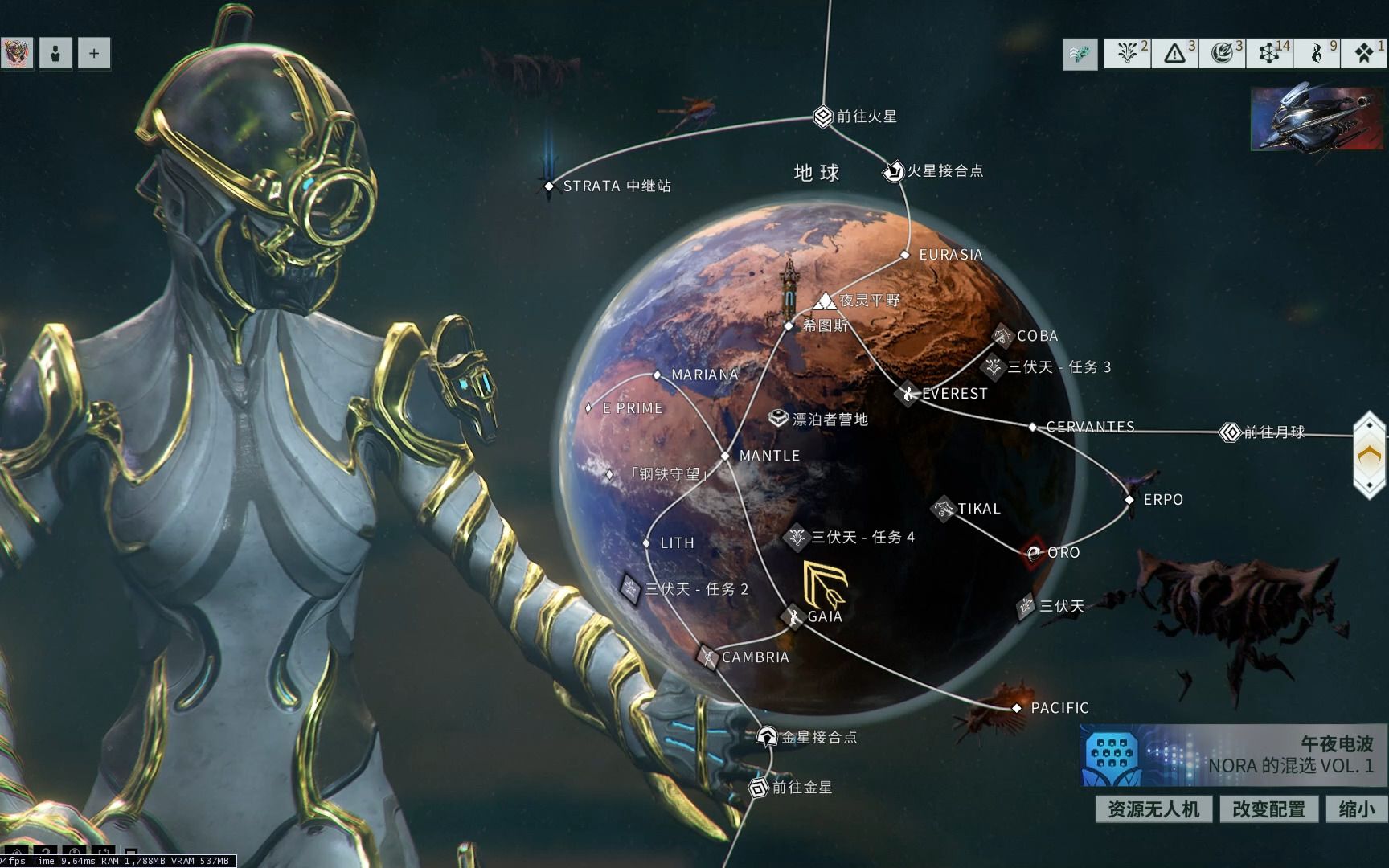Viewport: 1389px width, 868px height.
Task: Click the 缩小 zoom-out button
Action: click(1357, 809)
